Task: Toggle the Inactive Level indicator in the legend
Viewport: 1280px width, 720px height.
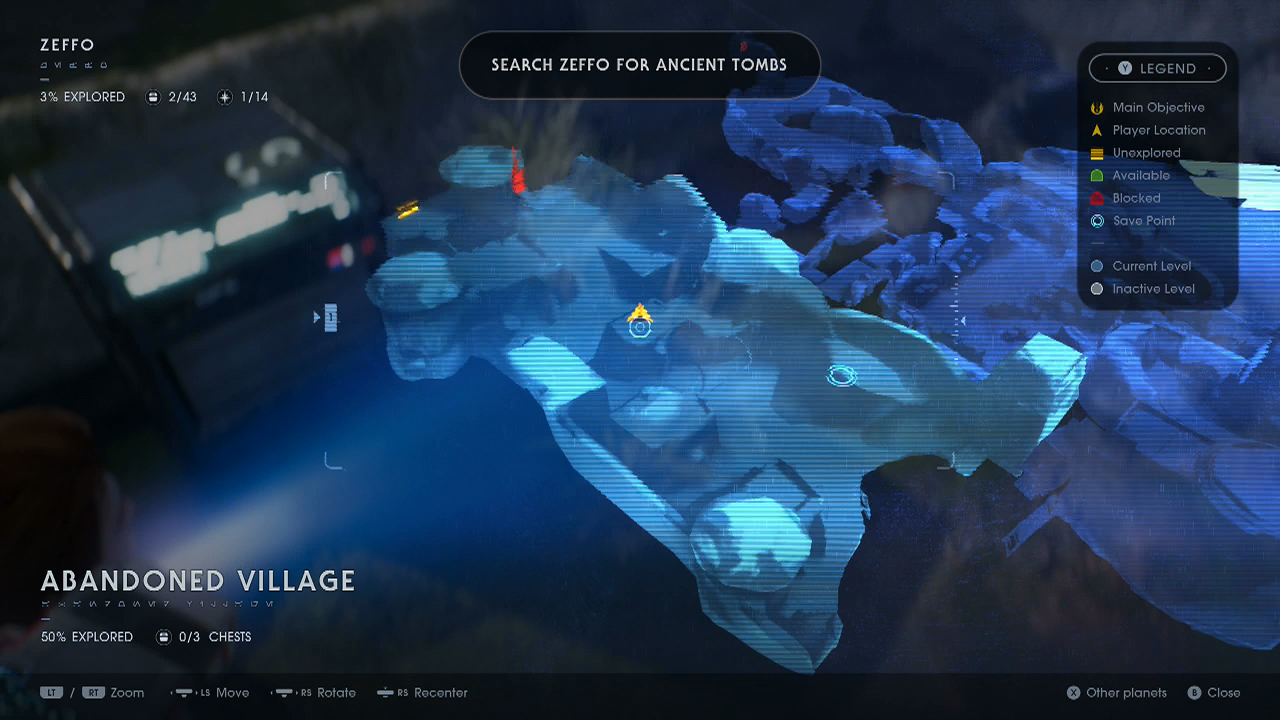Action: (x=1097, y=289)
